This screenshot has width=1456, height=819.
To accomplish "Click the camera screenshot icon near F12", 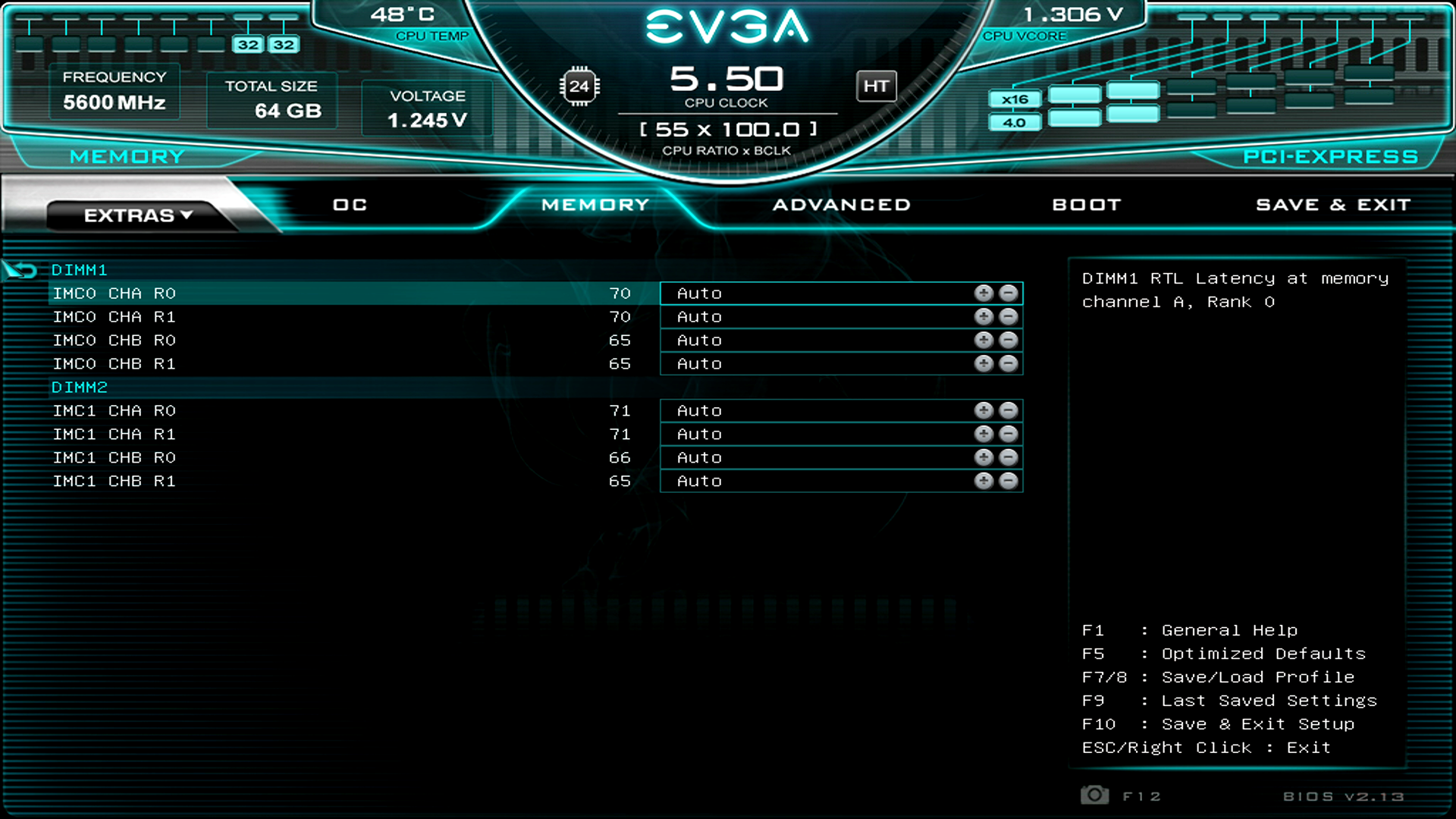I will tap(1094, 795).
